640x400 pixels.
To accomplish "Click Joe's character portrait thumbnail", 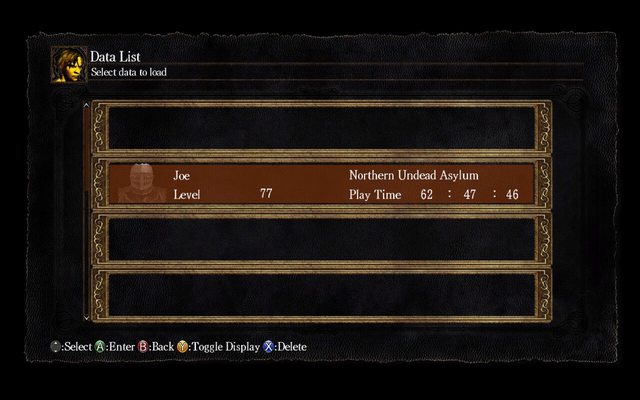I will click(141, 184).
